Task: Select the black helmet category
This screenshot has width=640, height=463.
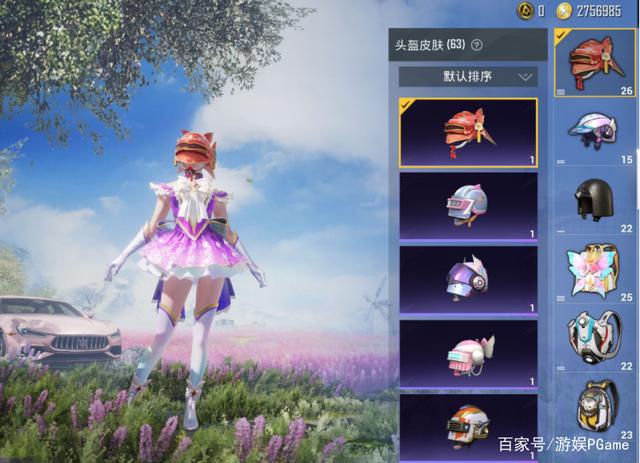Action: [596, 202]
